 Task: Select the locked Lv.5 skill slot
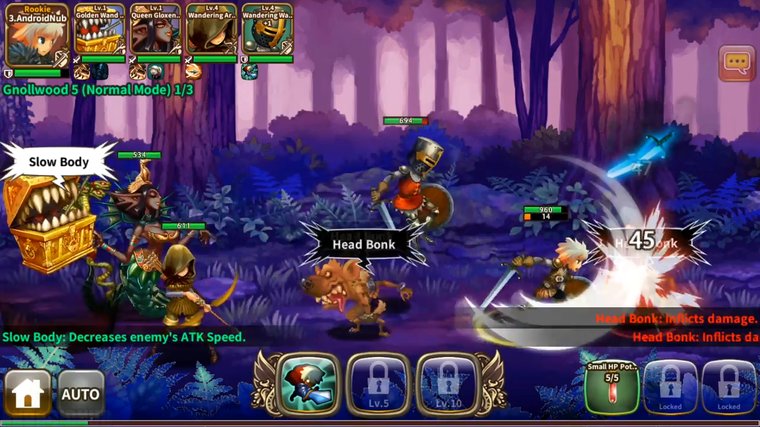tap(378, 385)
